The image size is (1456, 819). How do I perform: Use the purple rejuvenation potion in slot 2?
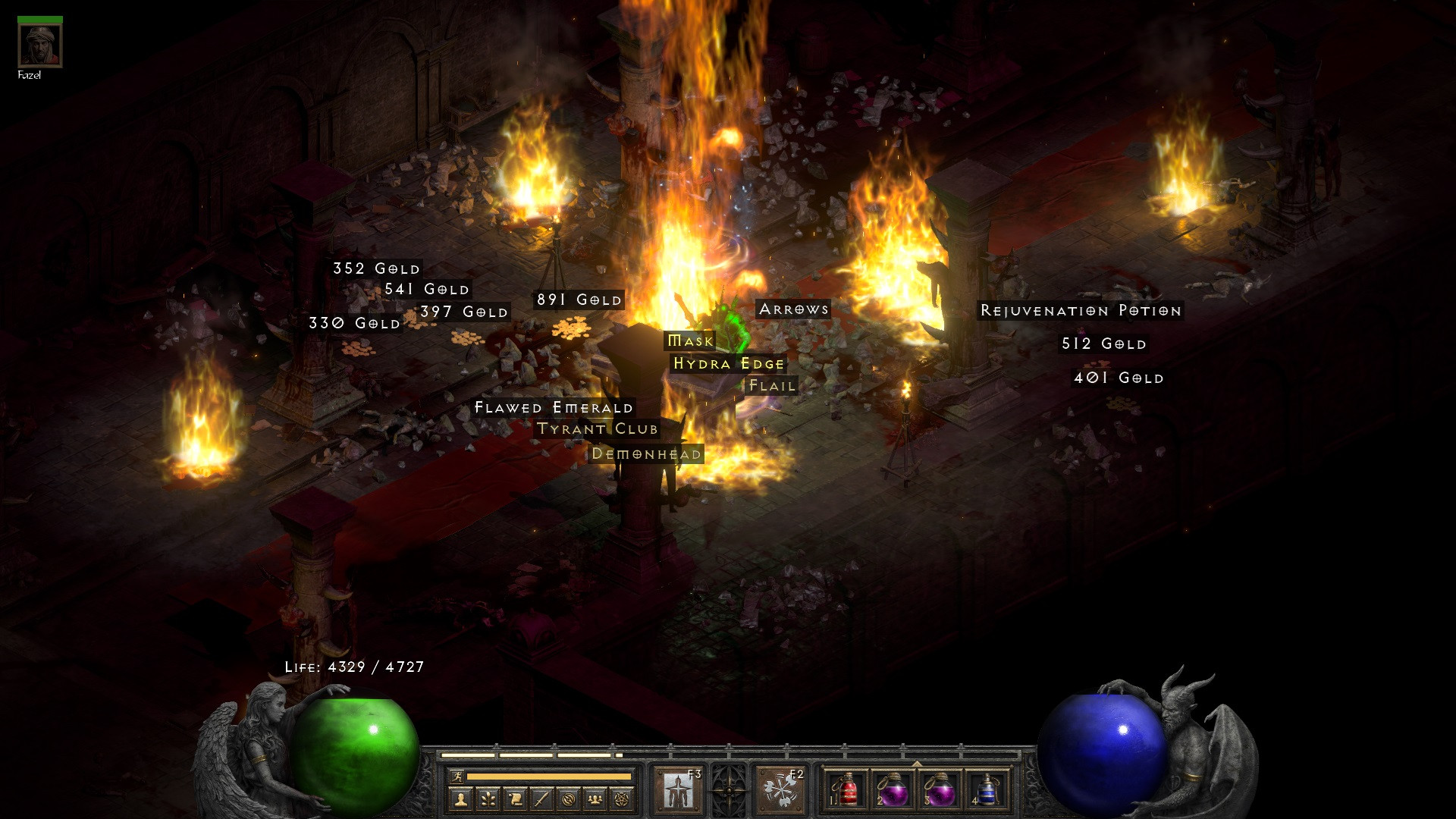[893, 790]
